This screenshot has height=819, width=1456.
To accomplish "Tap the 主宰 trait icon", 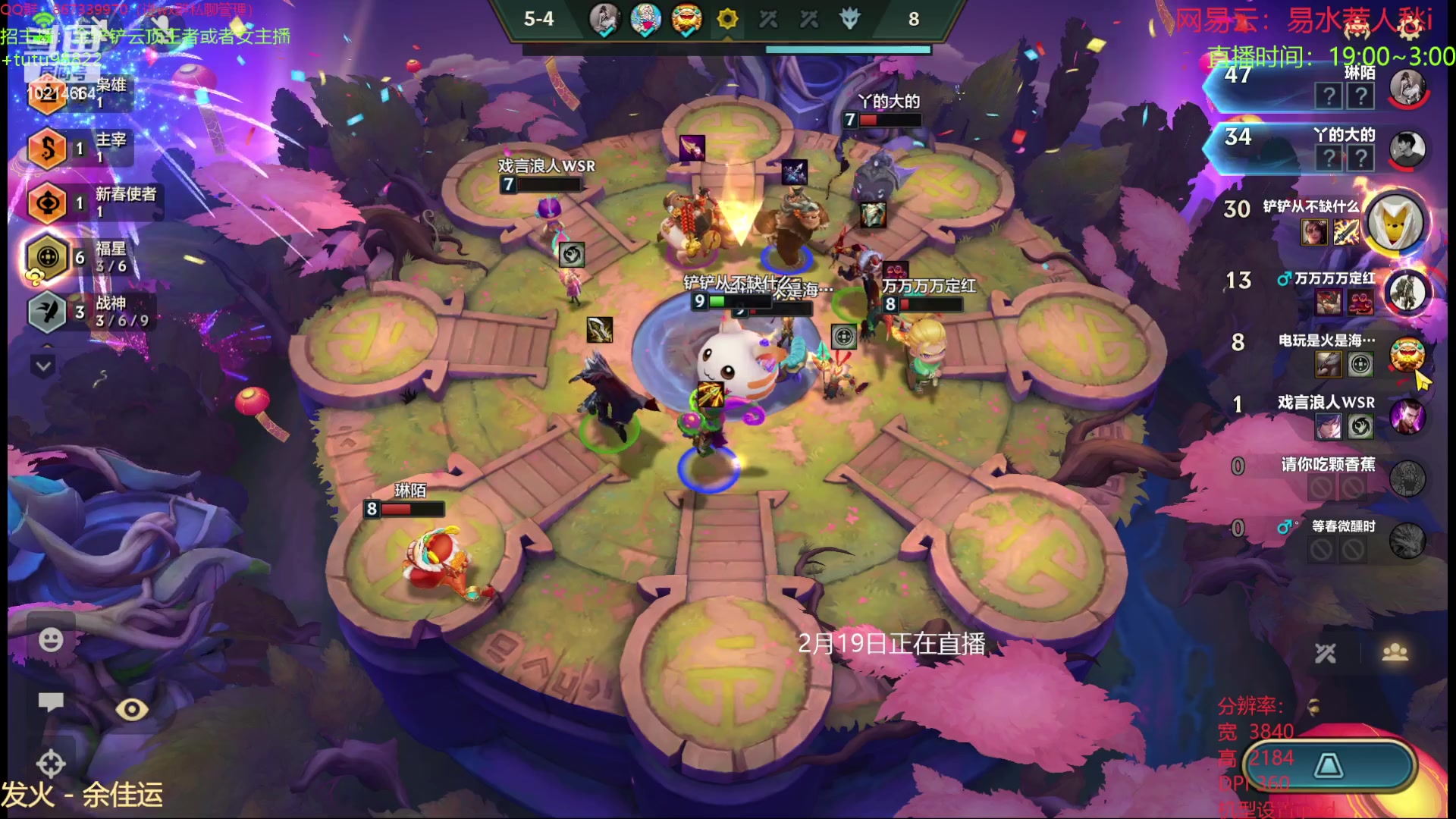I will click(47, 149).
